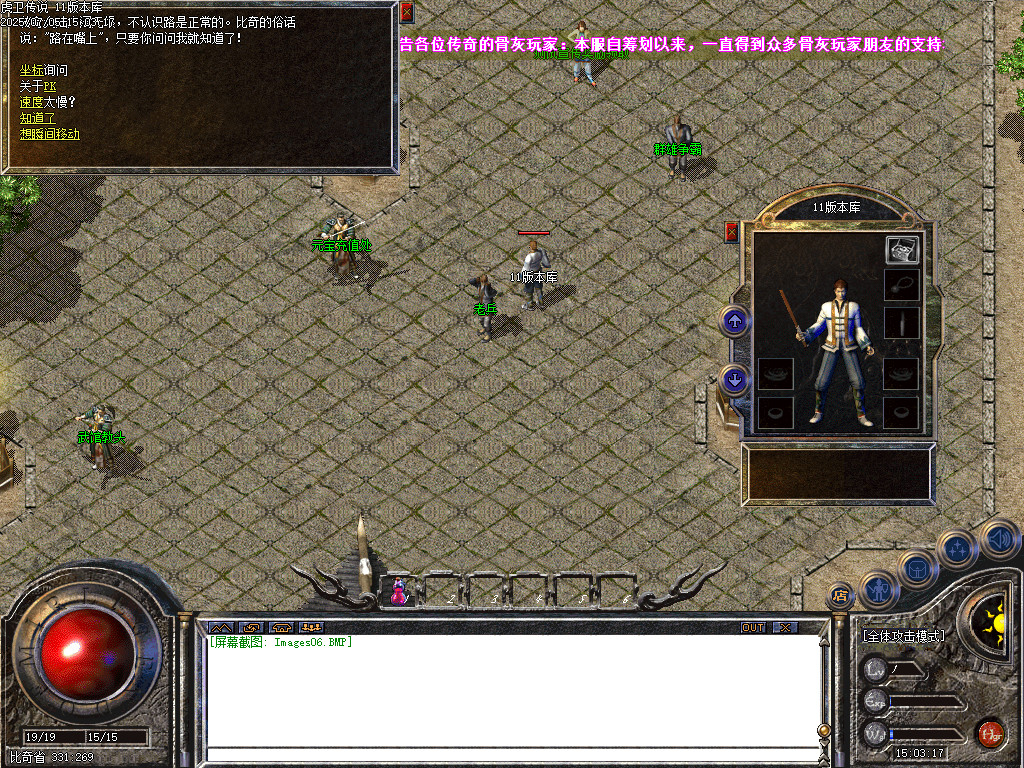Select the red potion in hotbar slot 1
Image resolution: width=1024 pixels, height=768 pixels.
(399, 591)
